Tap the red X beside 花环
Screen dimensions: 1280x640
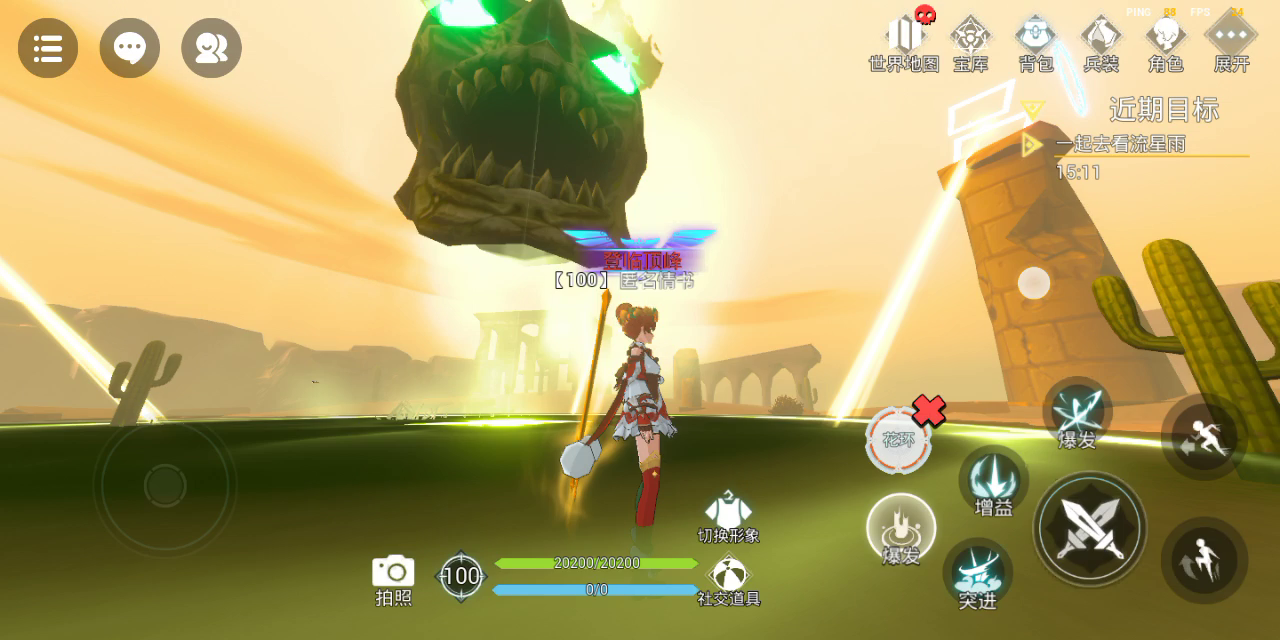tap(929, 410)
